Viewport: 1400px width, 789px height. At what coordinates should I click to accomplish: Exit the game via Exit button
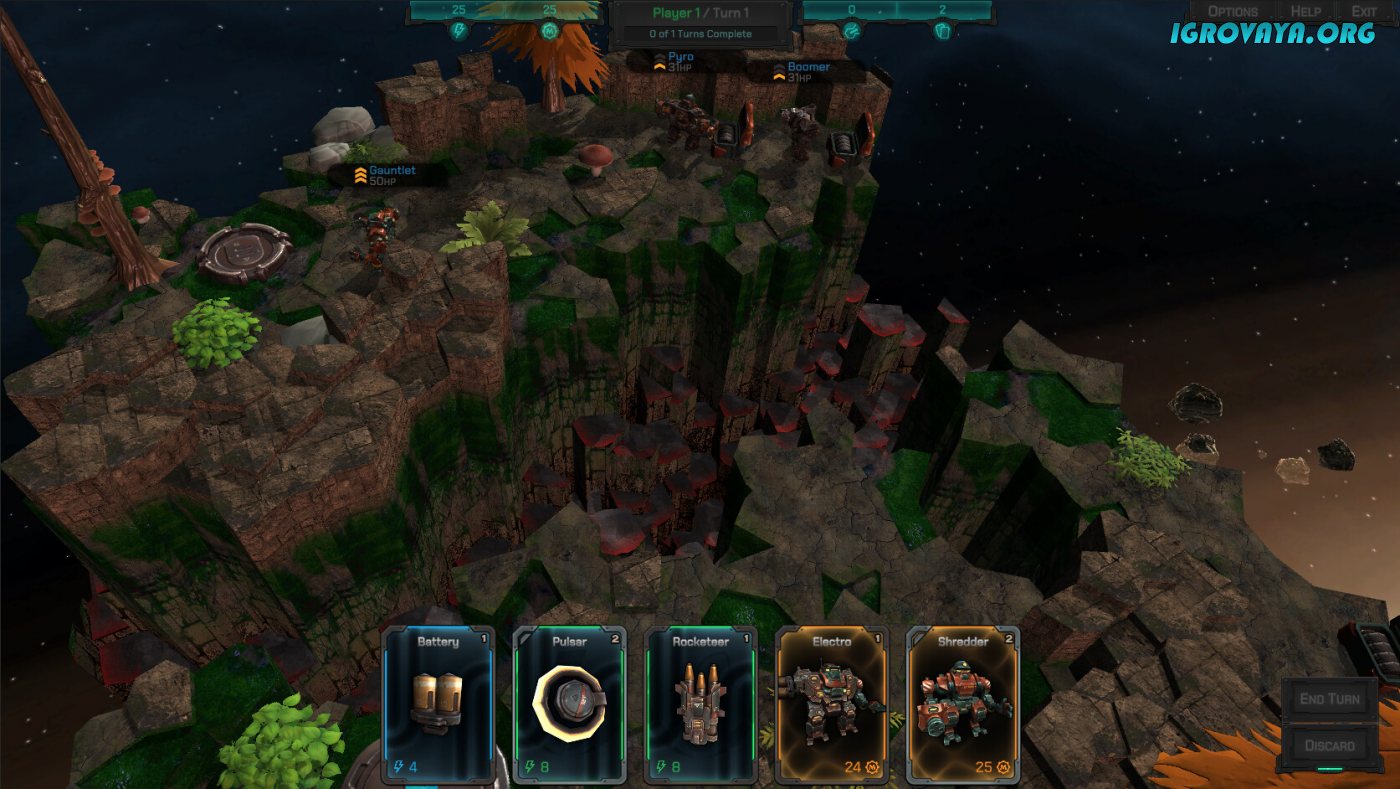(x=1364, y=11)
